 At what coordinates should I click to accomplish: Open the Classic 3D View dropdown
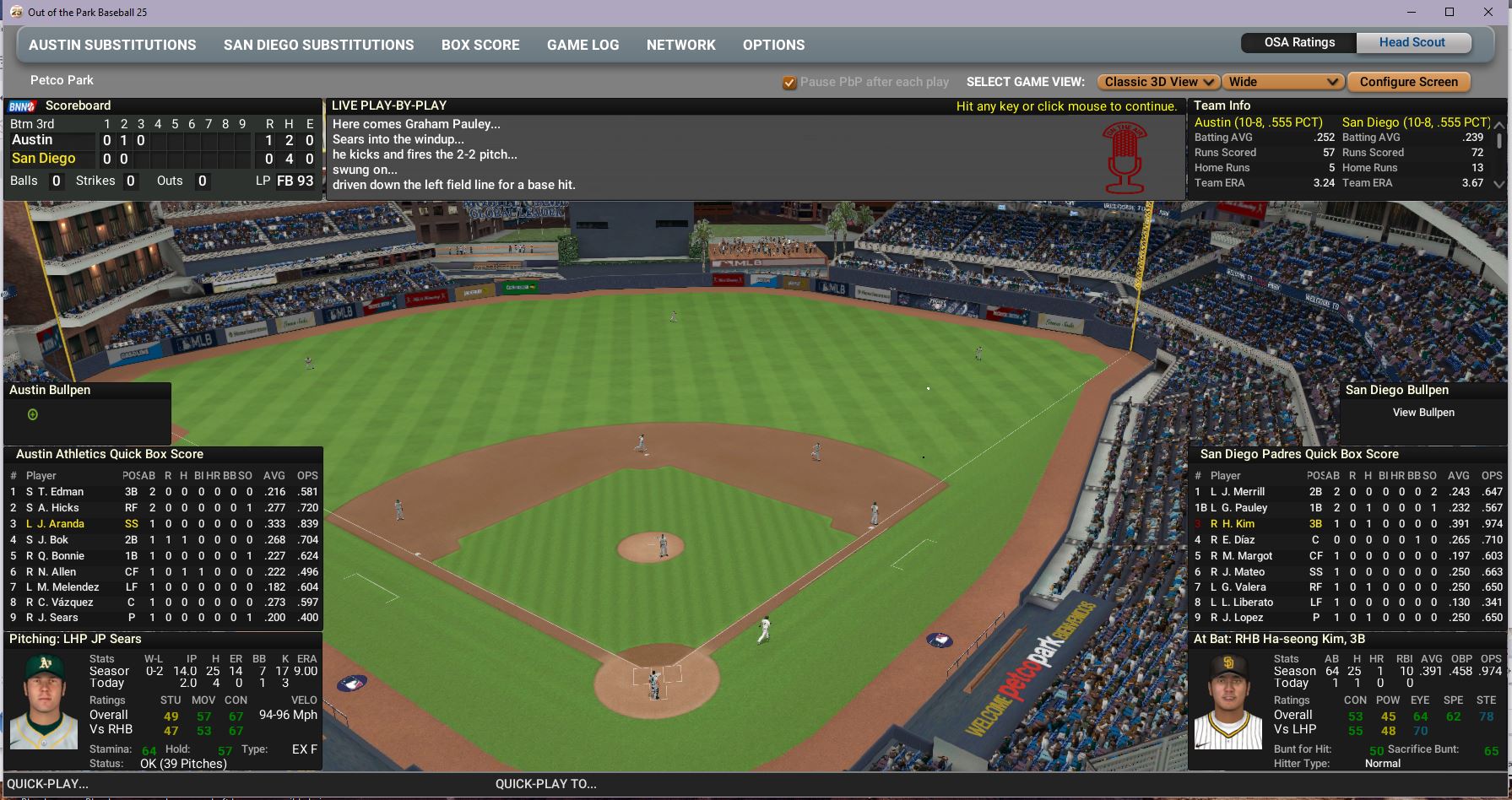pyautogui.click(x=1158, y=82)
